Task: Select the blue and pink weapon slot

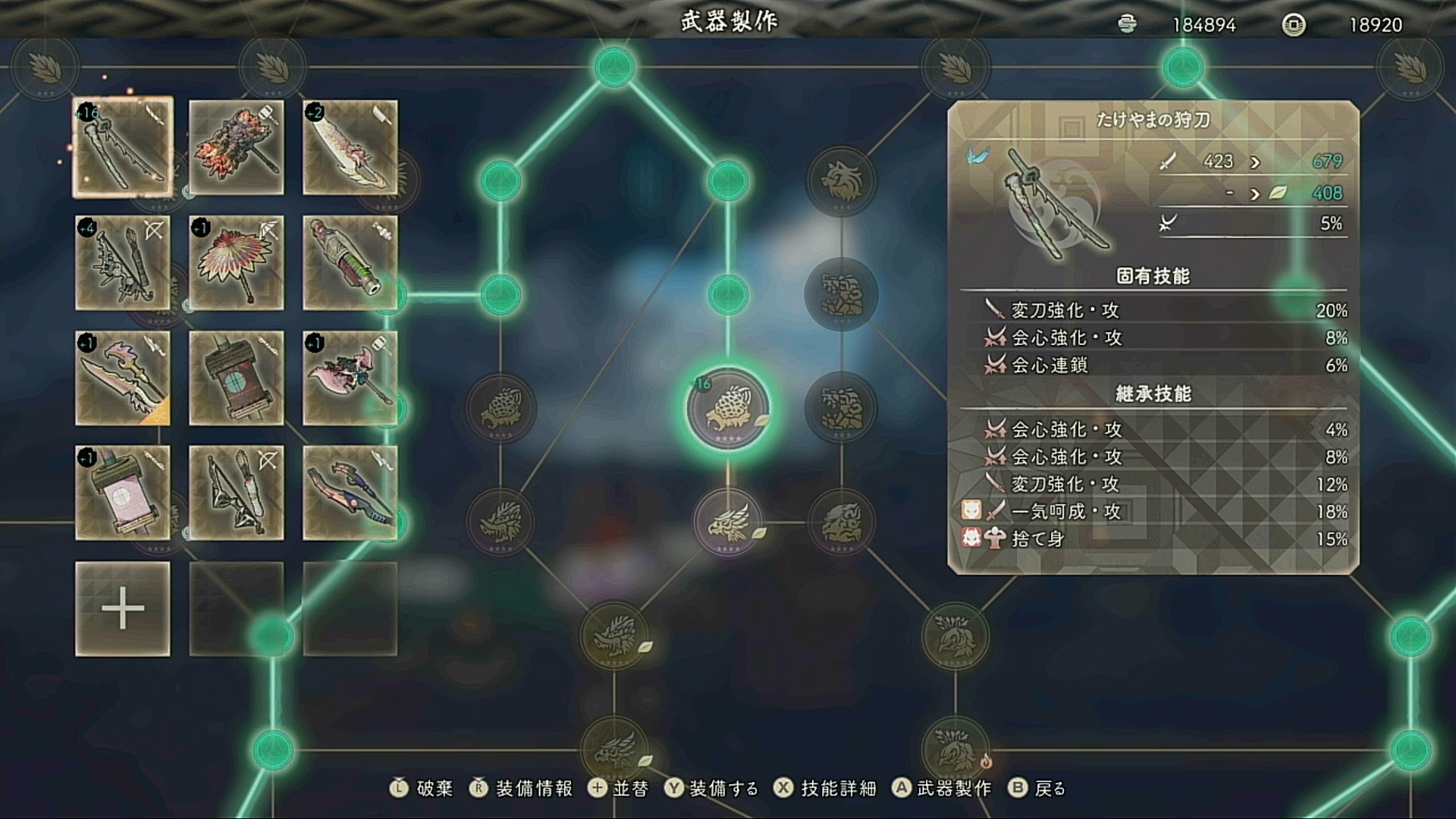Action: tap(350, 493)
